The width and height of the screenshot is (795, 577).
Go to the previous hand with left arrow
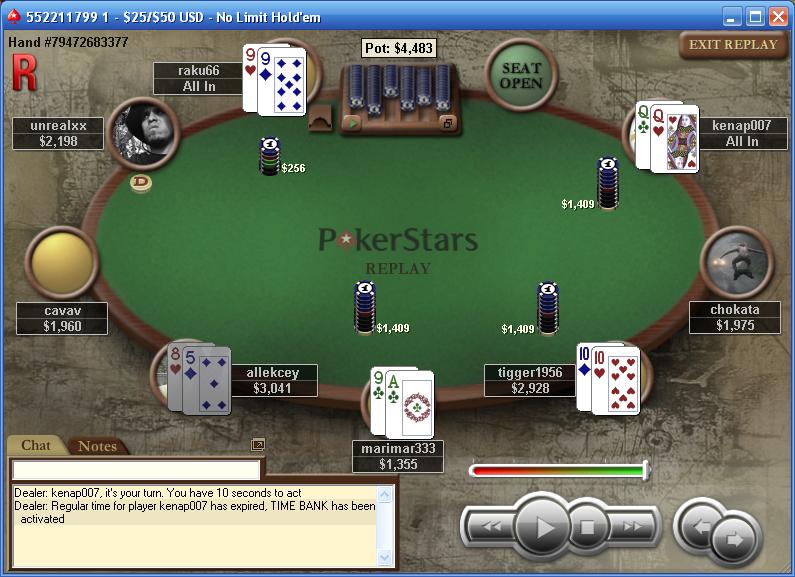[x=700, y=524]
